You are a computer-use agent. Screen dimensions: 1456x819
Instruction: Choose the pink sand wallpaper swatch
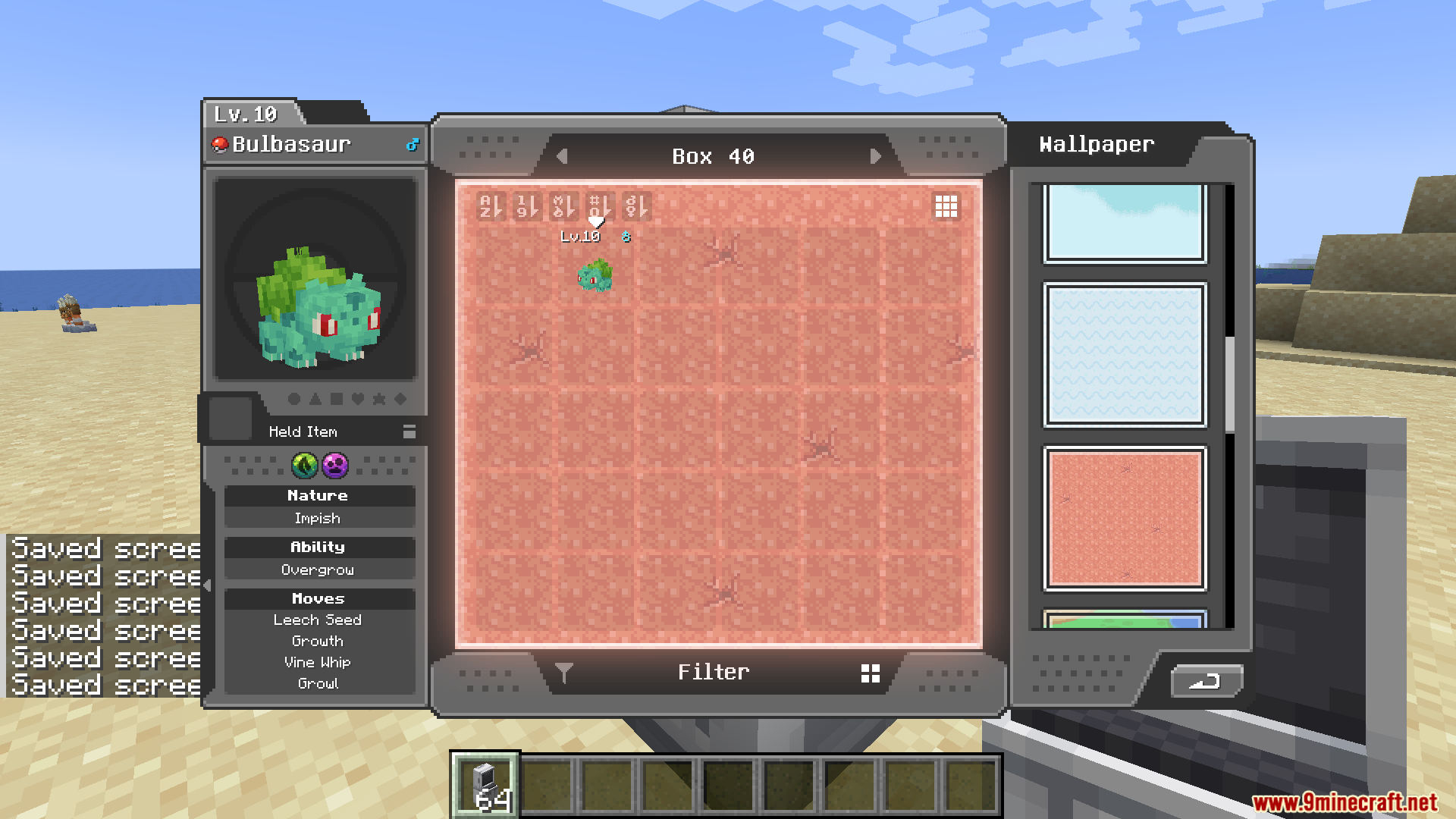[1124, 516]
